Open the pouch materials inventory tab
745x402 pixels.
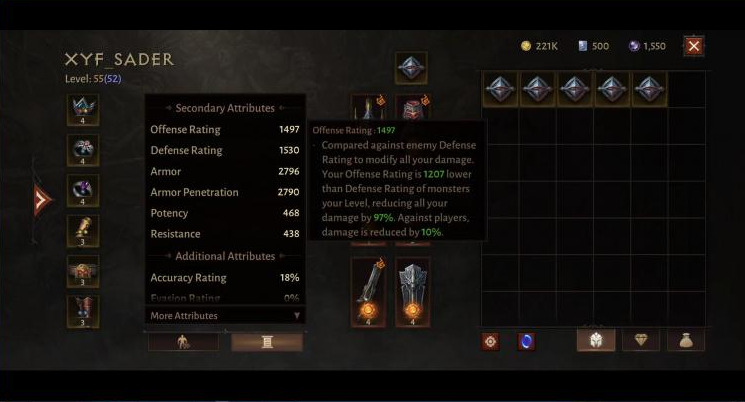(x=686, y=340)
